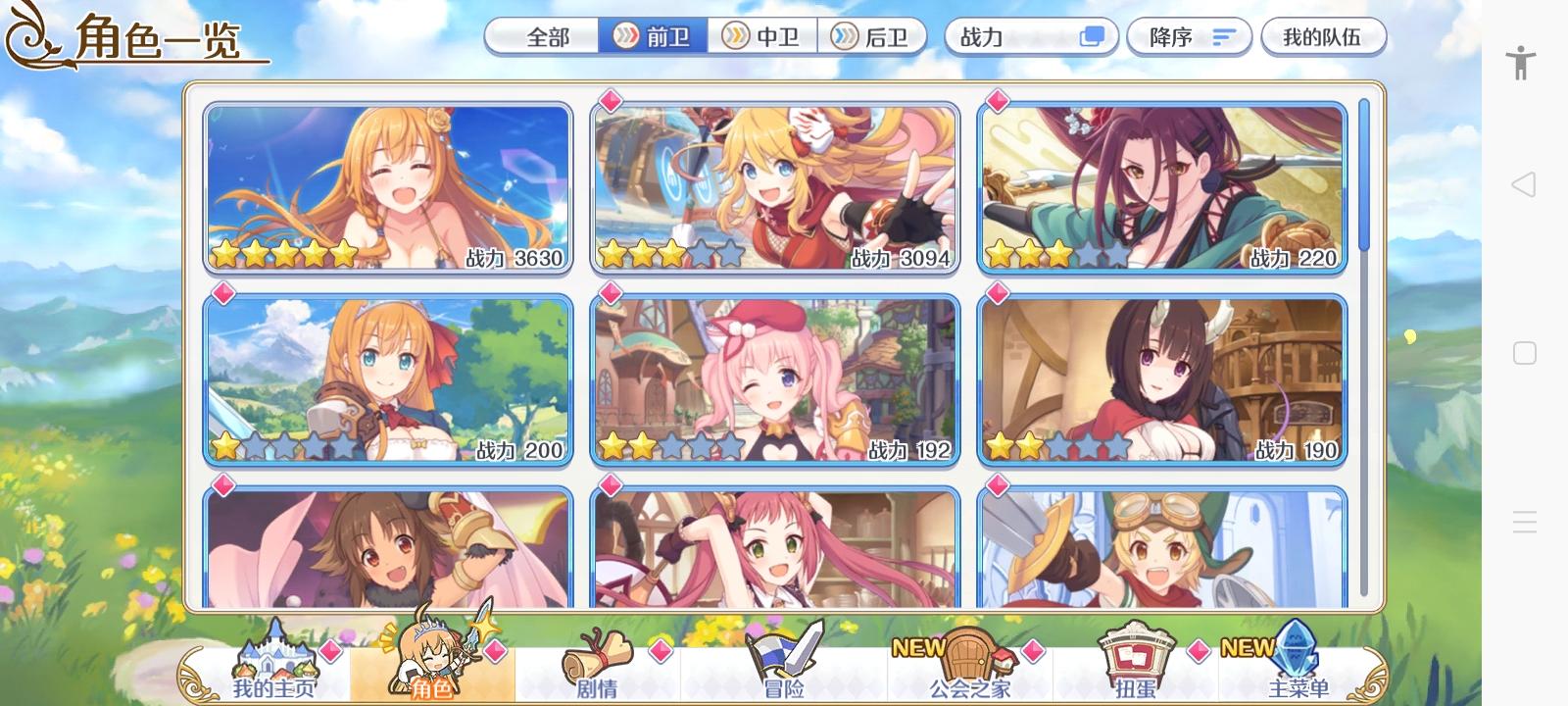This screenshot has height=706, width=1568.
Task: Expand the curled emblem next to 角色一览 title
Action: click(32, 35)
